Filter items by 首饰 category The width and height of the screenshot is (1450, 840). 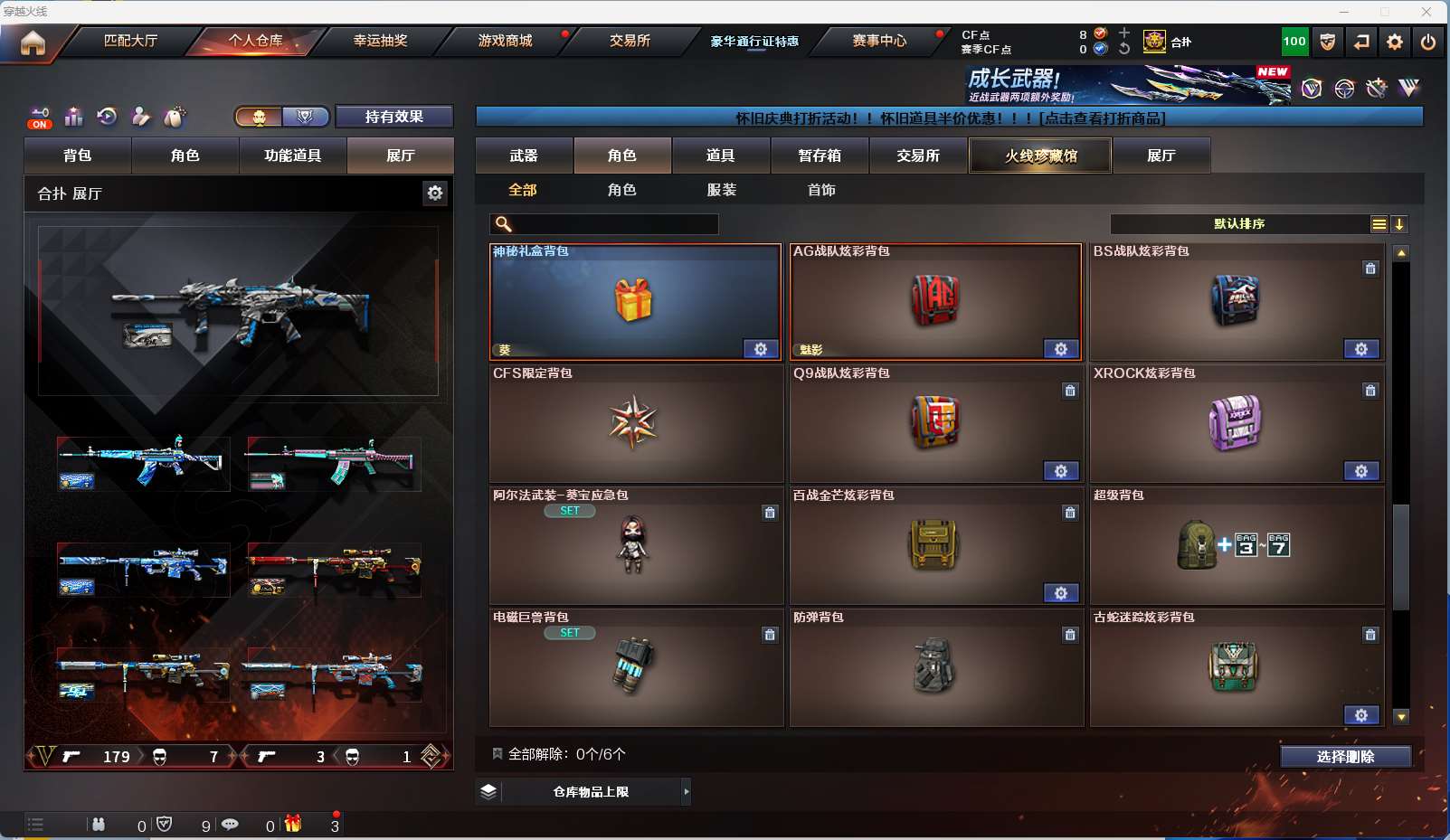coord(821,190)
